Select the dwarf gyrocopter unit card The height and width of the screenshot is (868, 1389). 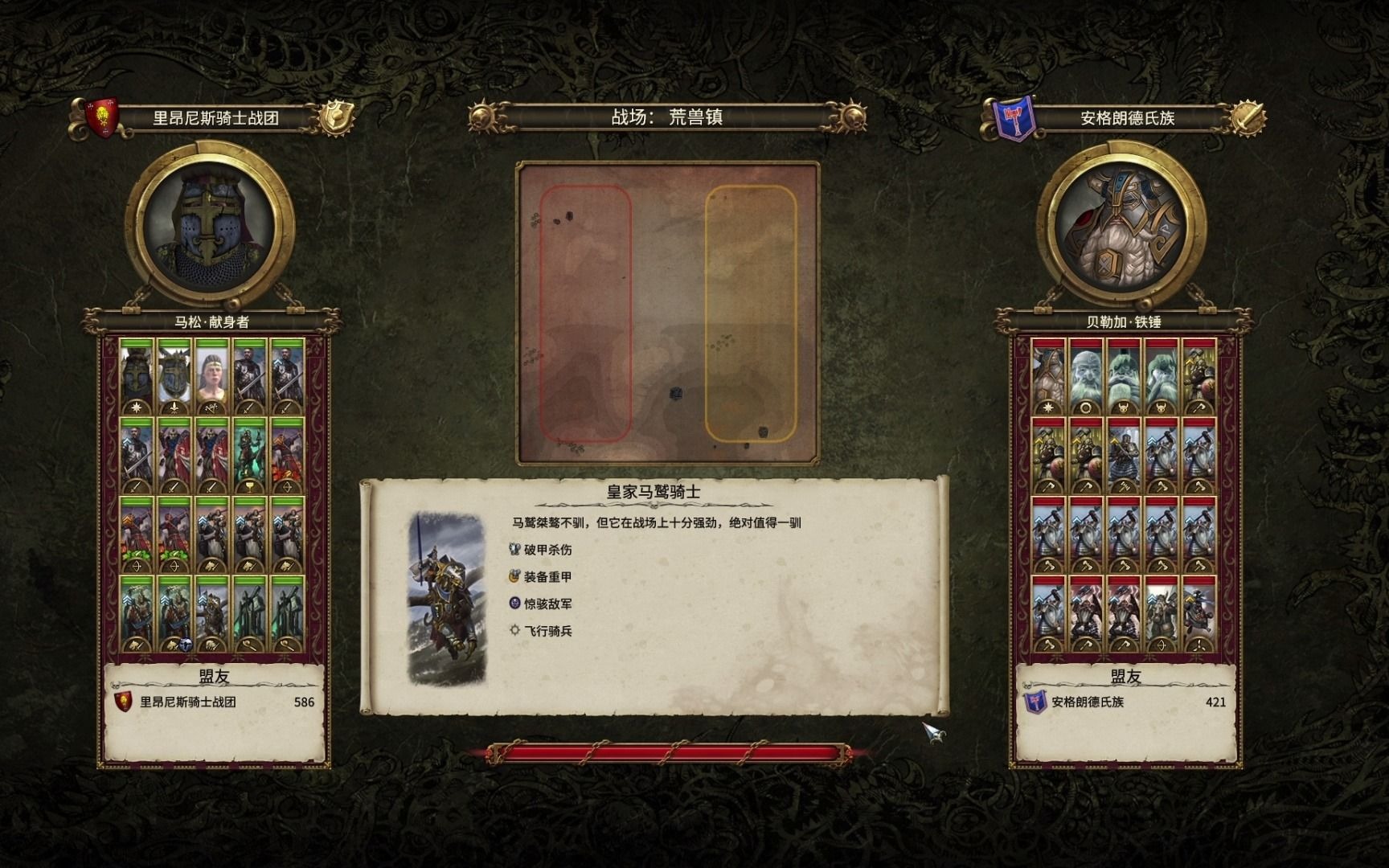tap(1198, 614)
